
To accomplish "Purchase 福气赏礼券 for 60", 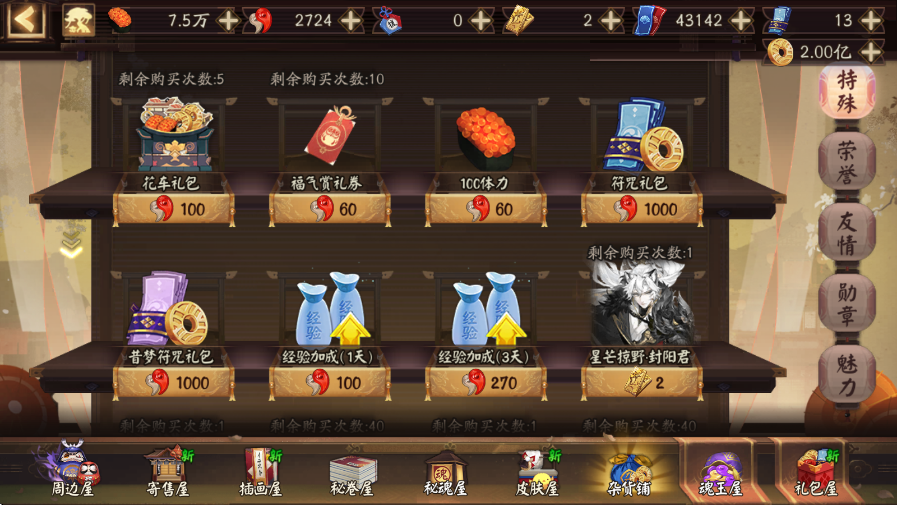I will pos(330,208).
